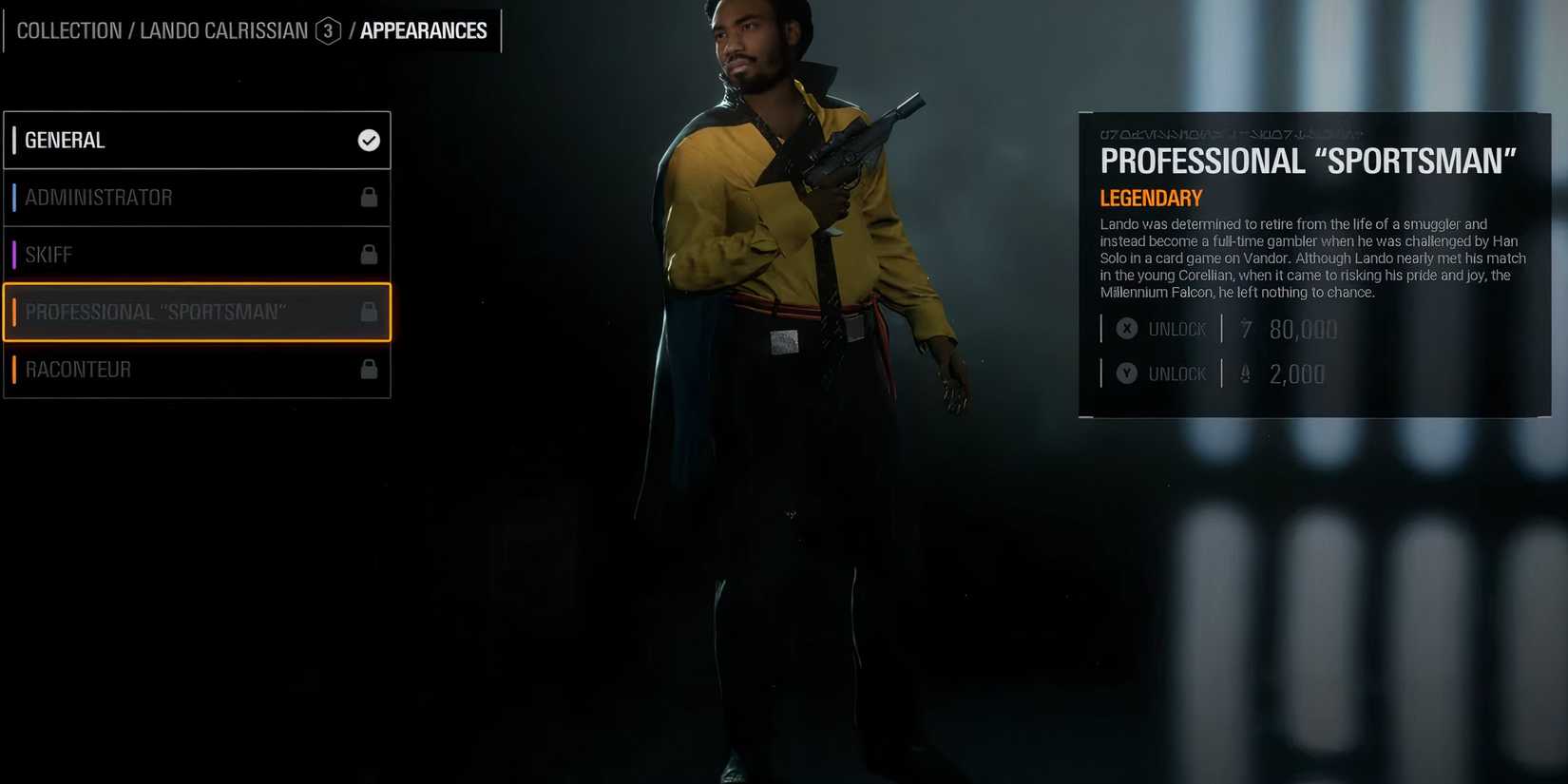Image resolution: width=1568 pixels, height=784 pixels.
Task: Click the lock icon next to Raconteur
Action: 370,369
